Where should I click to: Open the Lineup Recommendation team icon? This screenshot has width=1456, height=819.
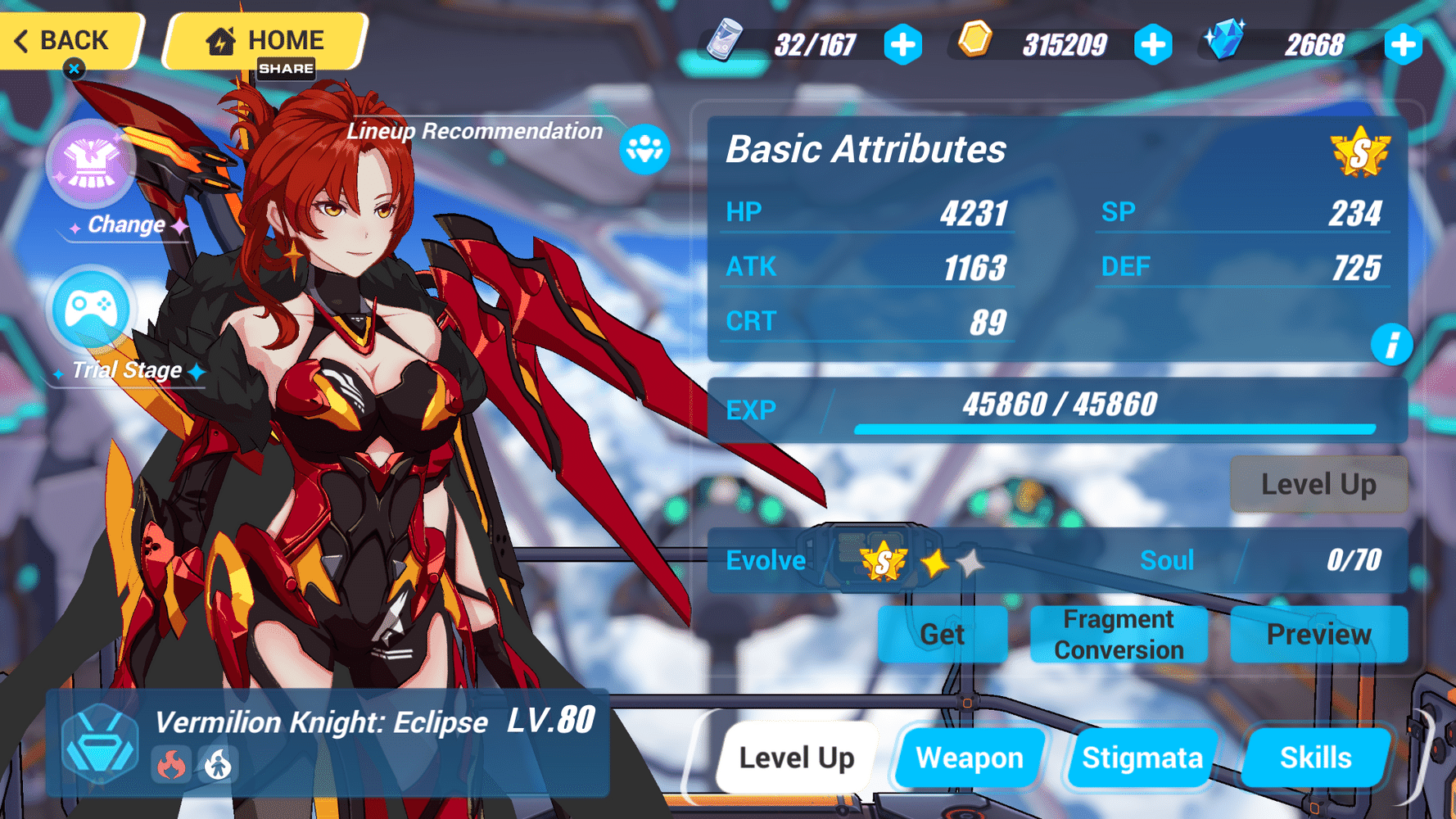tap(646, 148)
